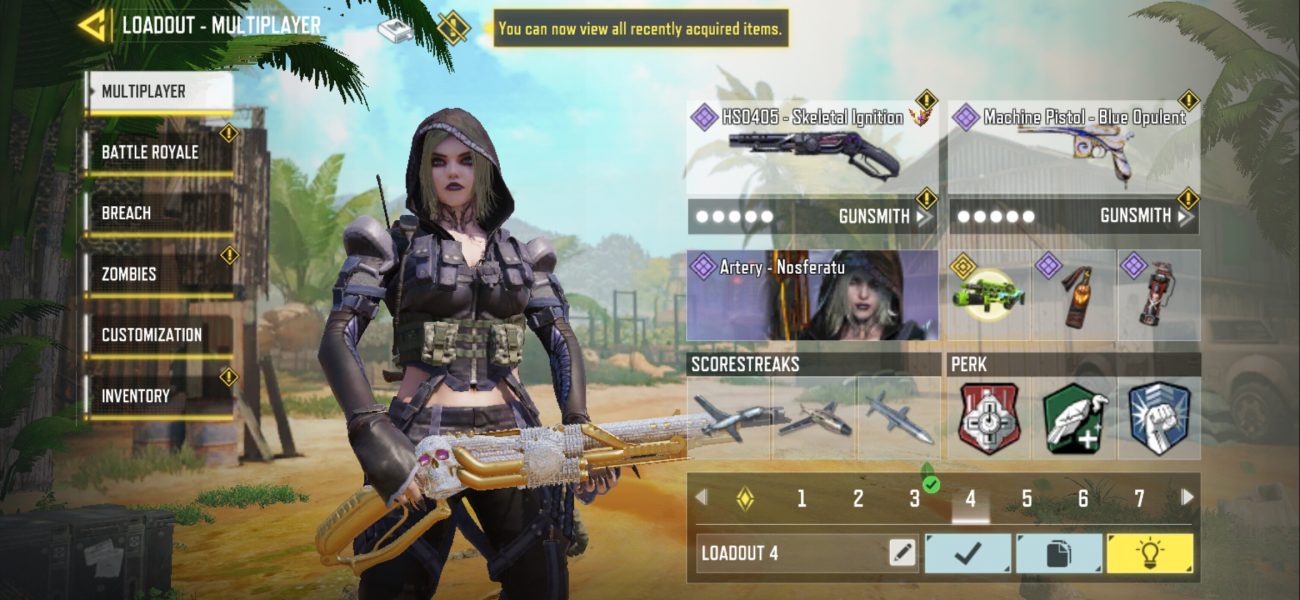This screenshot has width=1300, height=600.
Task: Select the Artery Nosferatu operator card
Action: point(811,296)
